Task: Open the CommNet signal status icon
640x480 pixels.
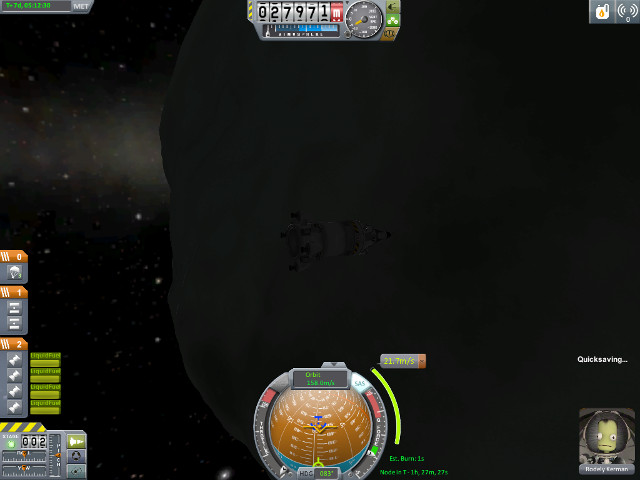Action: coord(627,12)
